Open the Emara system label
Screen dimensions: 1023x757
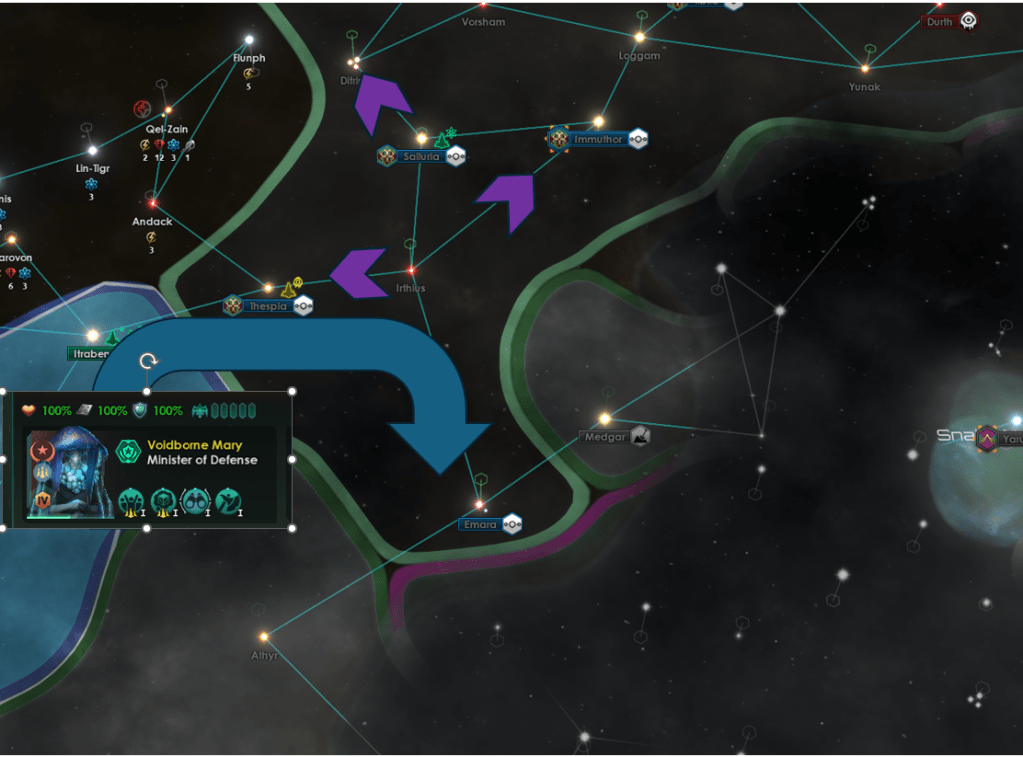pyautogui.click(x=480, y=524)
